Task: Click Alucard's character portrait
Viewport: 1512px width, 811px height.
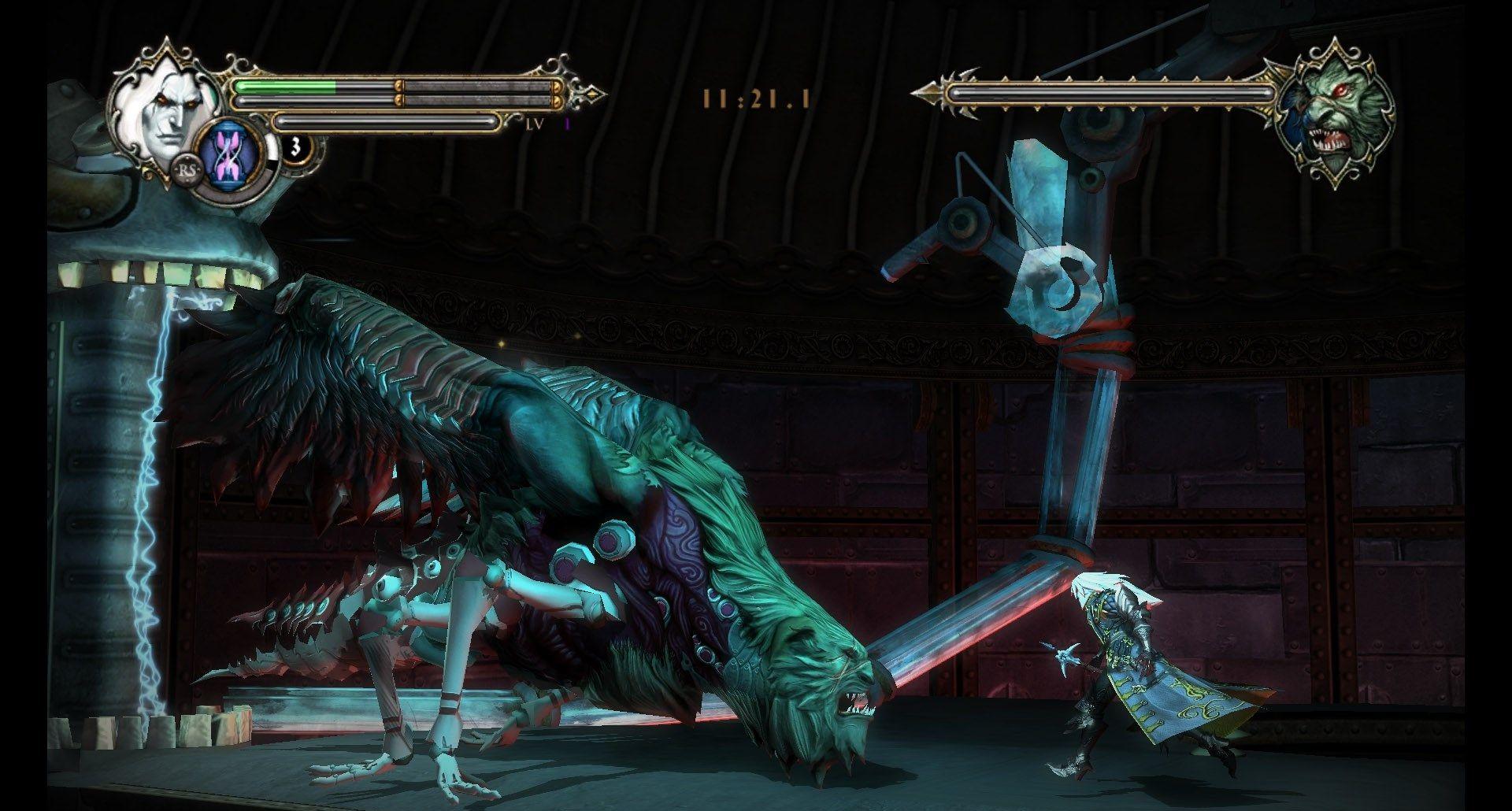Action: 168,108
